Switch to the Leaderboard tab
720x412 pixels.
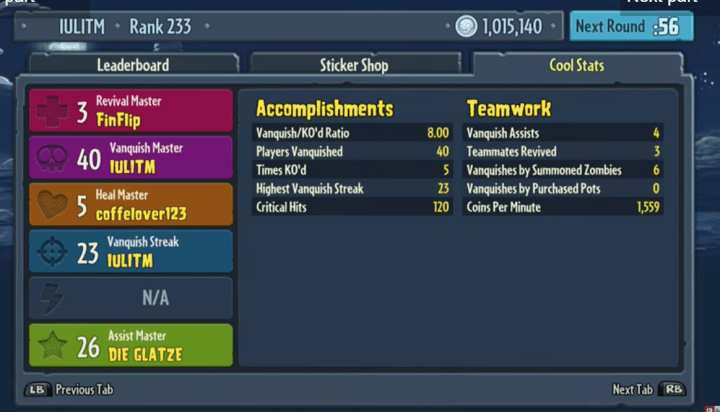pyautogui.click(x=133, y=66)
